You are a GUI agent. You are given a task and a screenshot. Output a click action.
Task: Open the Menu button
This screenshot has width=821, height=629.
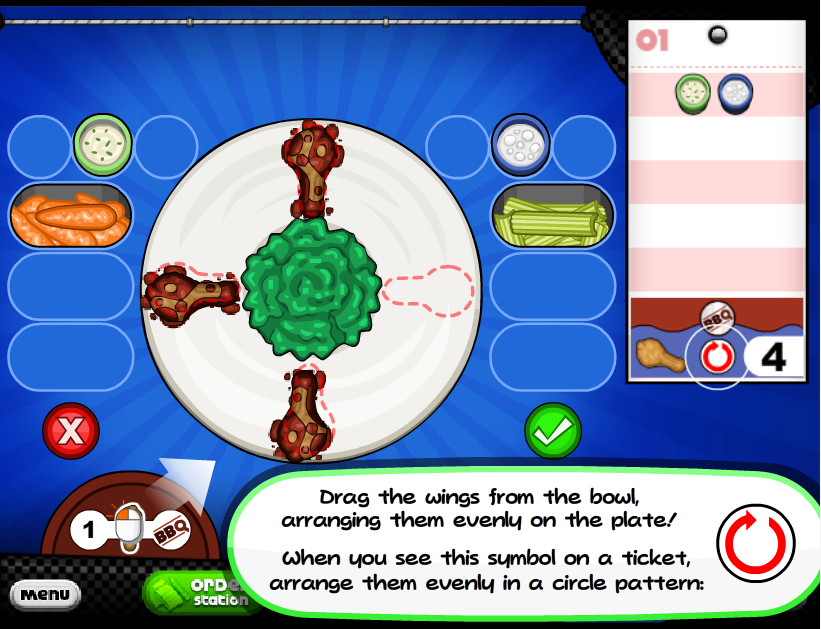coord(44,594)
